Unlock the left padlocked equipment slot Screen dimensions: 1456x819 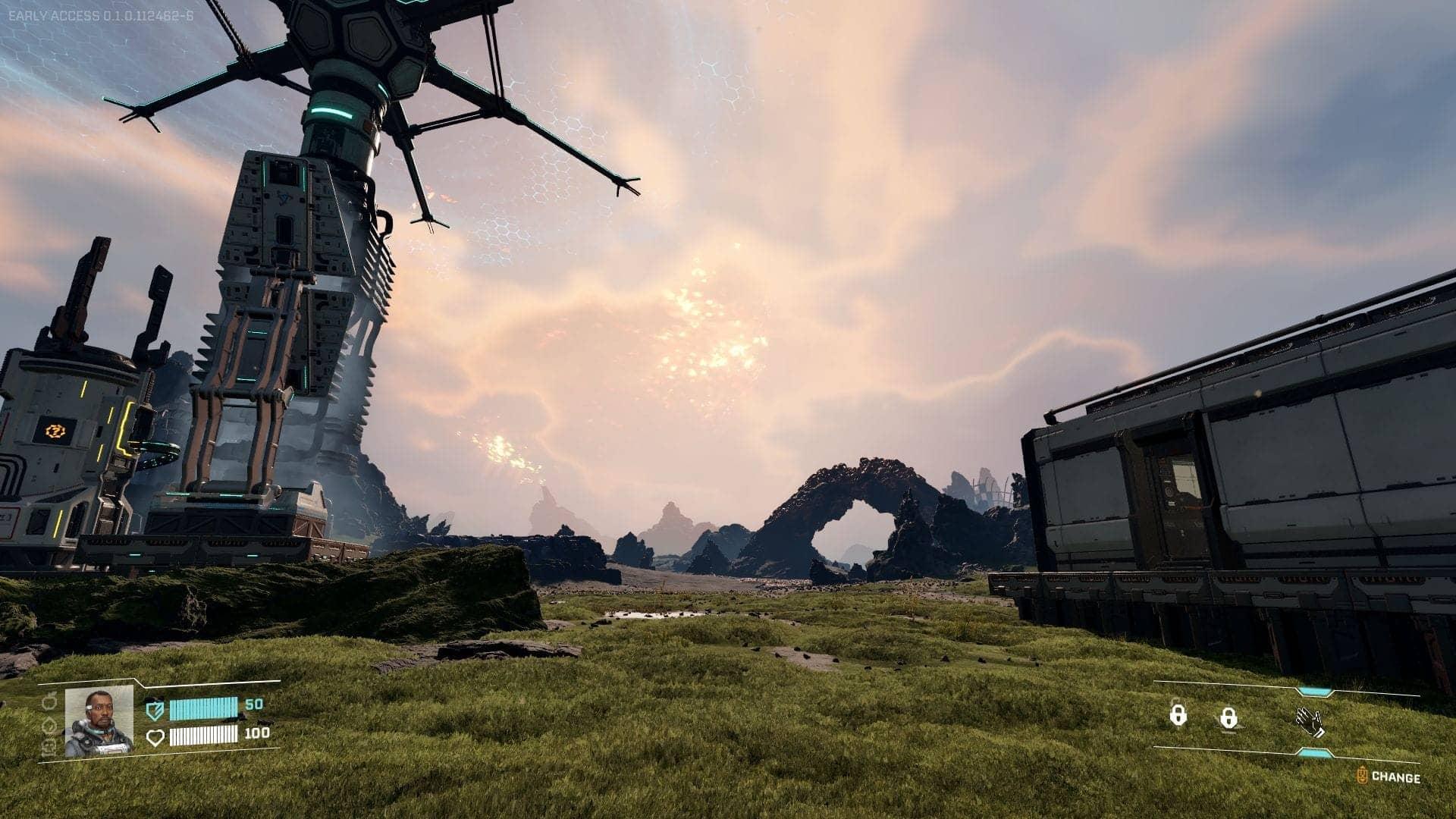(1178, 715)
